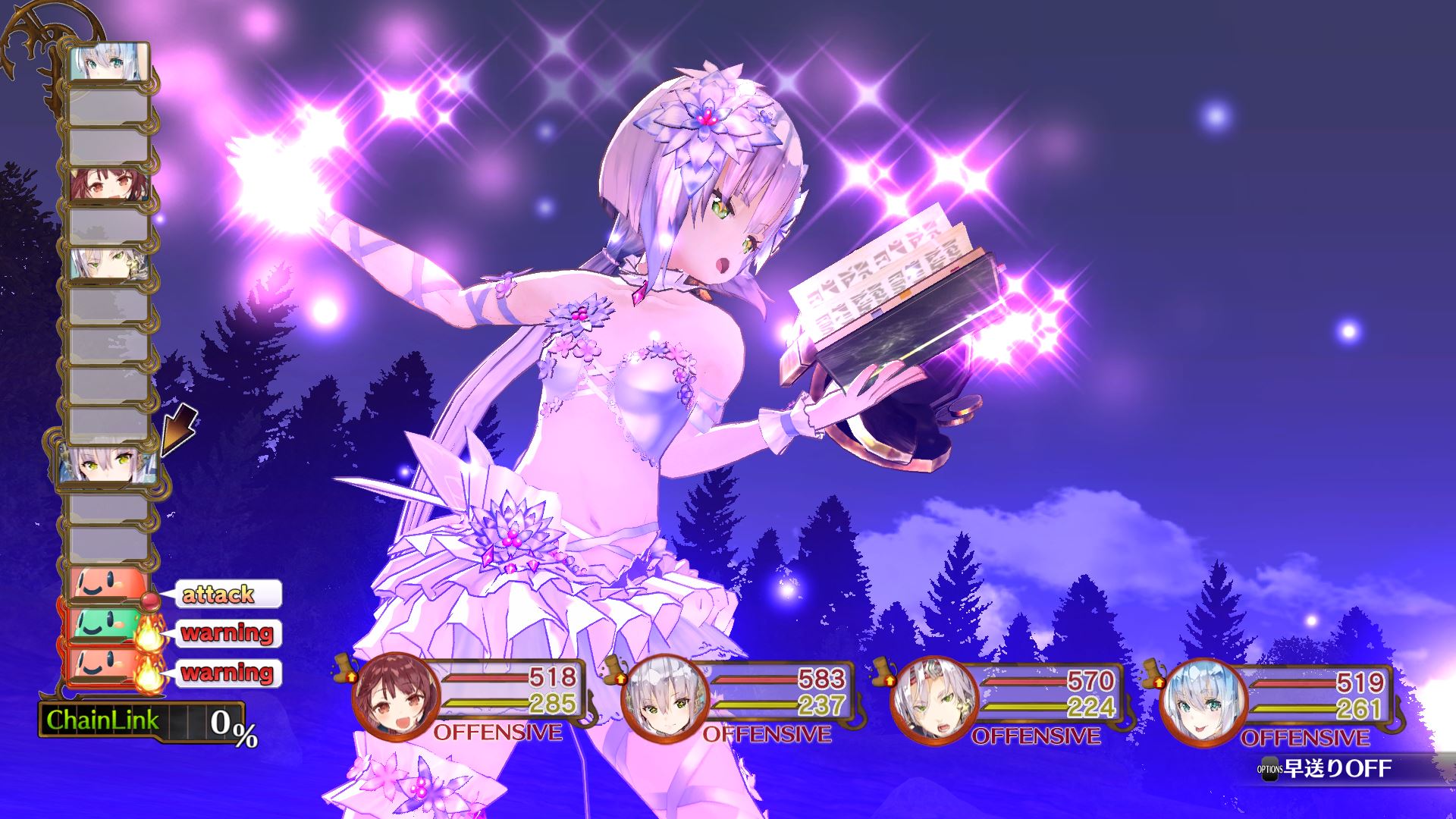Viewport: 1456px width, 819px height.
Task: Select the green puni in the turn order
Action: (106, 624)
